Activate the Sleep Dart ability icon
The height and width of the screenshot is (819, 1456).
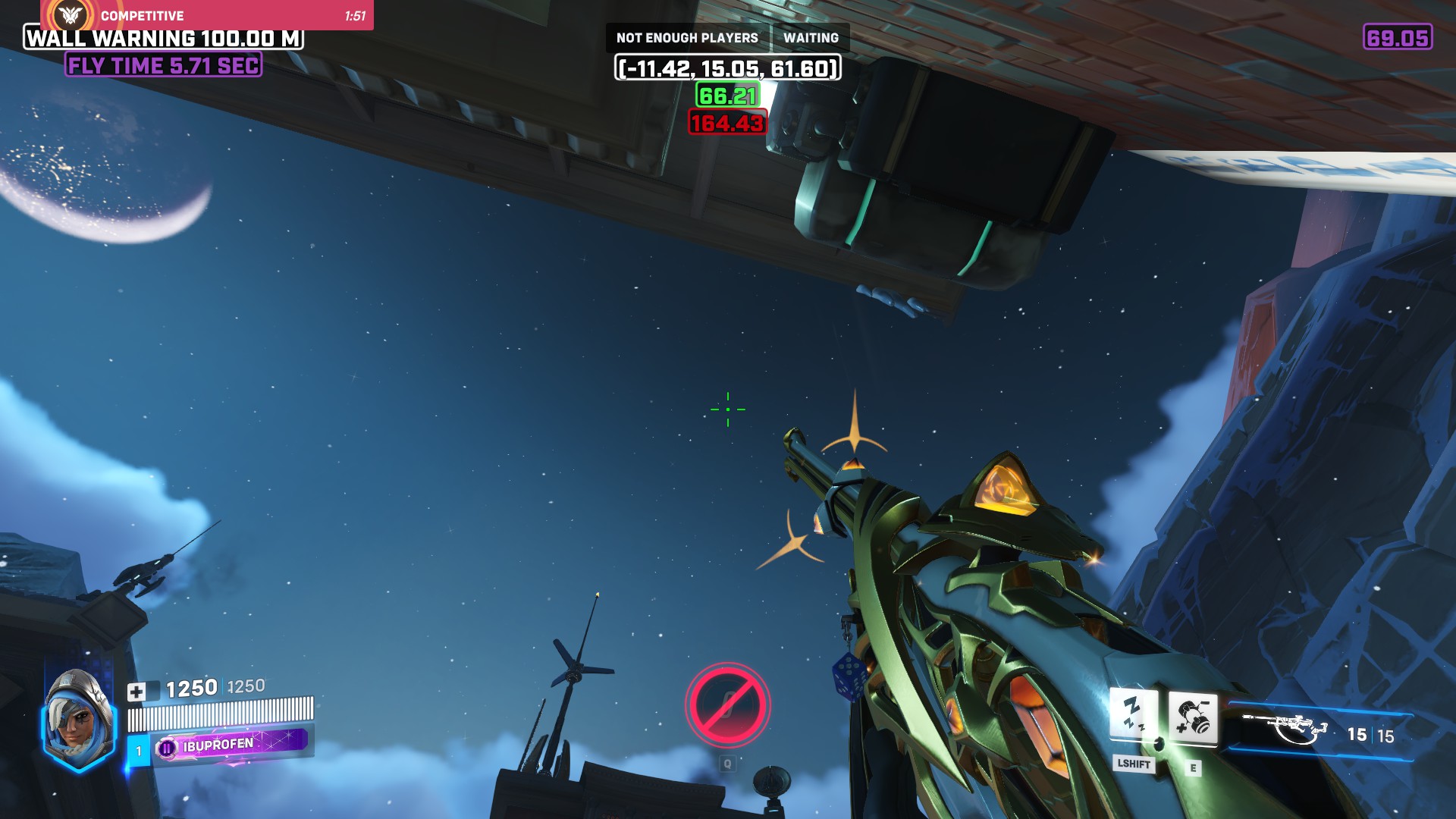click(x=1133, y=716)
